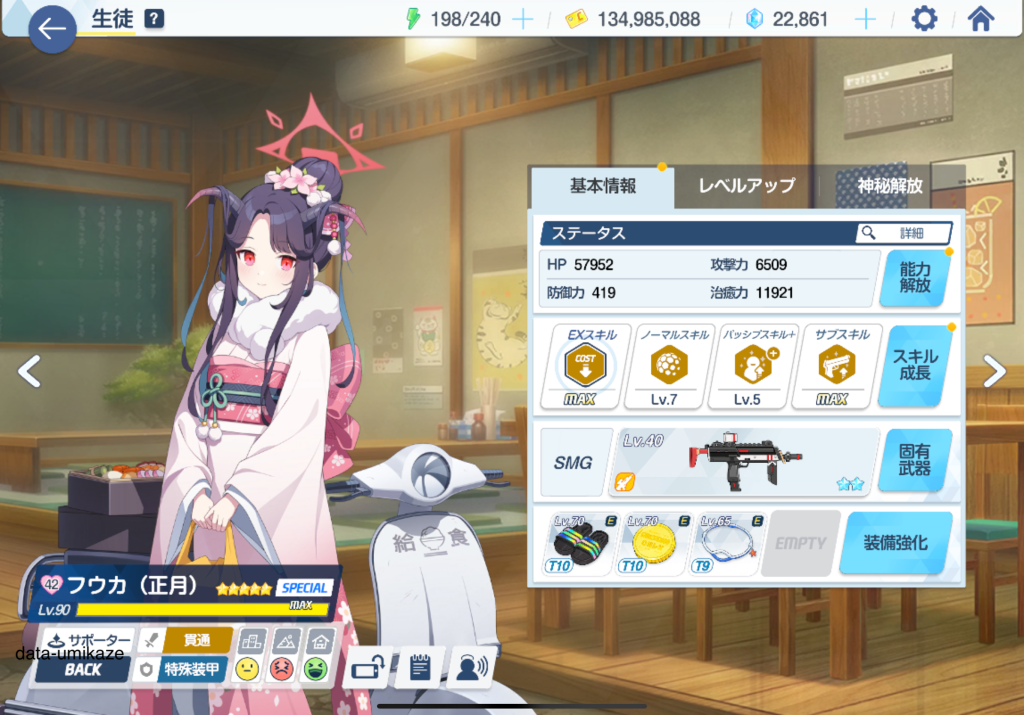Select the necklace equipment slot

pyautogui.click(x=727, y=544)
